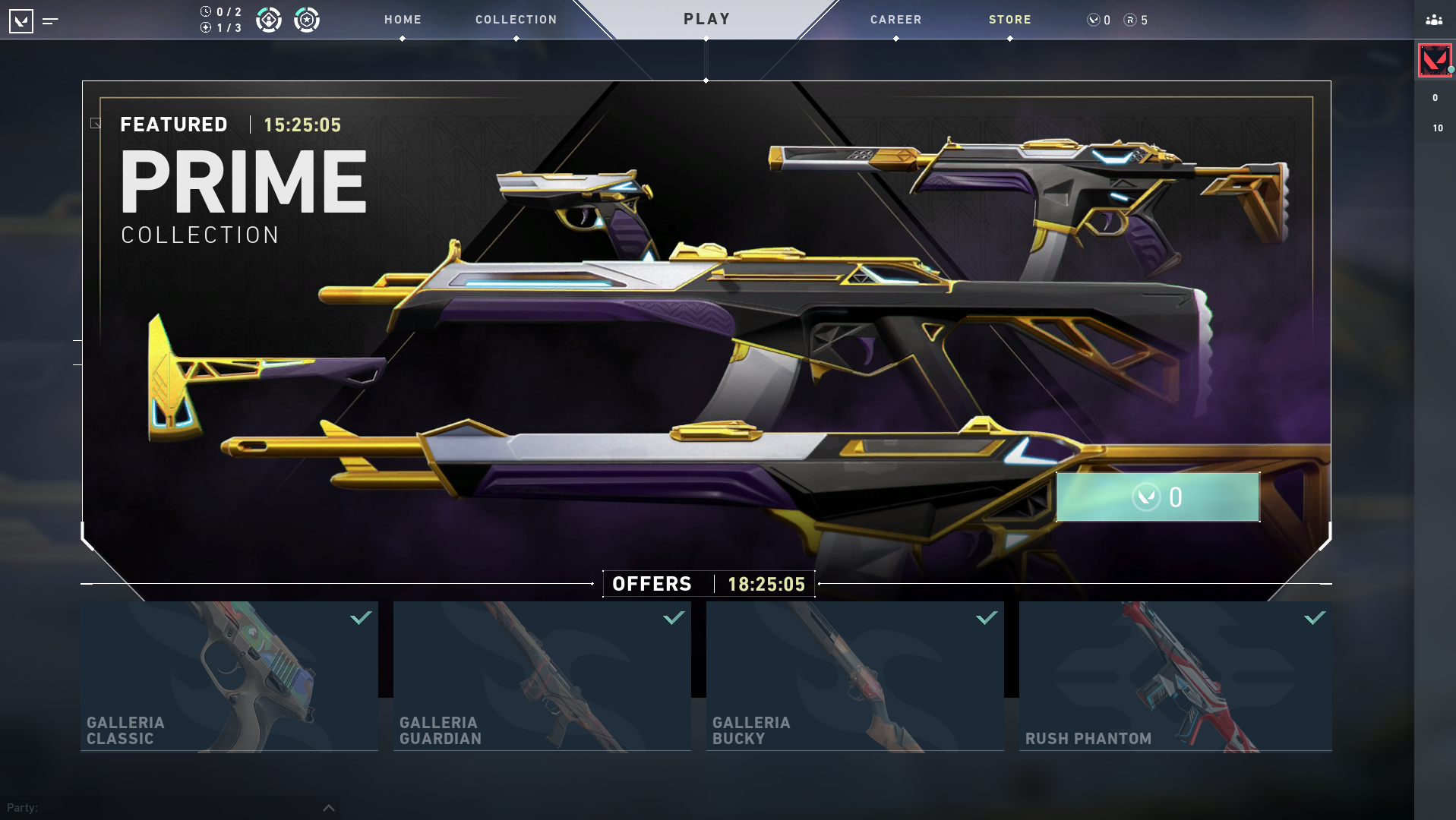This screenshot has width=1456, height=820.
Task: Click the red player avatar card
Action: pyautogui.click(x=1434, y=60)
